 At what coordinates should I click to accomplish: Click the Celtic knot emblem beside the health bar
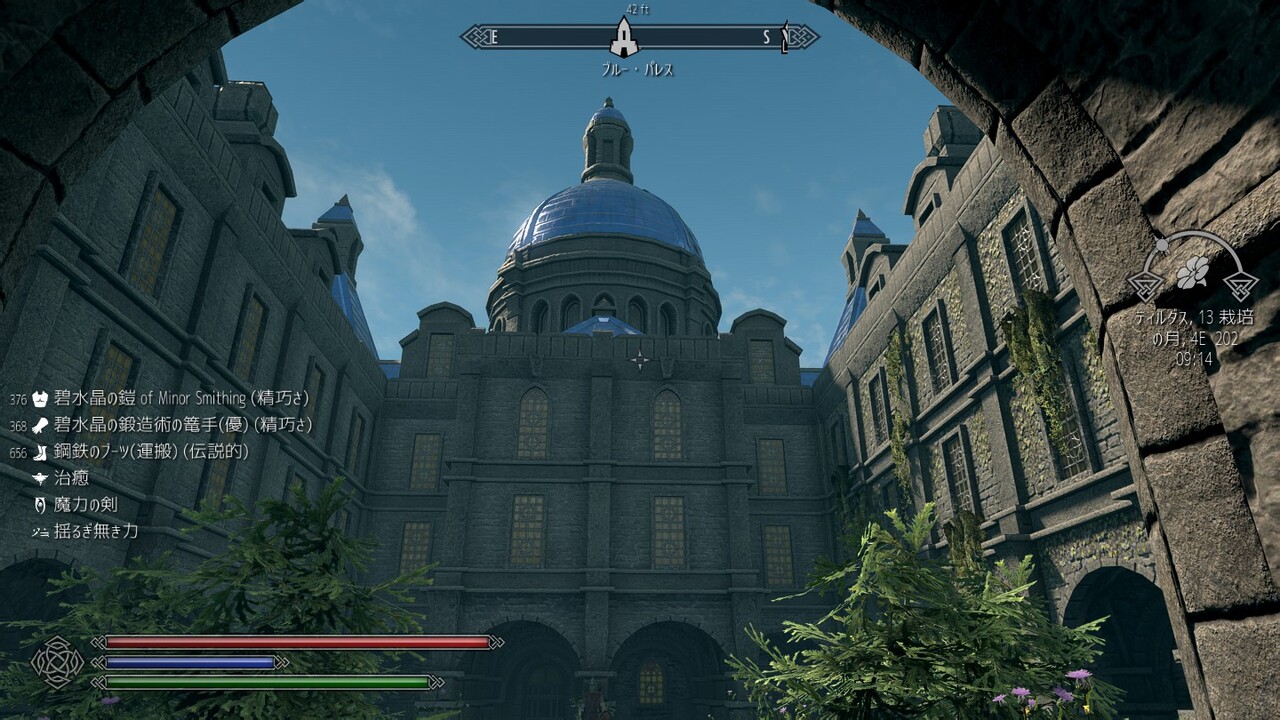[57, 661]
